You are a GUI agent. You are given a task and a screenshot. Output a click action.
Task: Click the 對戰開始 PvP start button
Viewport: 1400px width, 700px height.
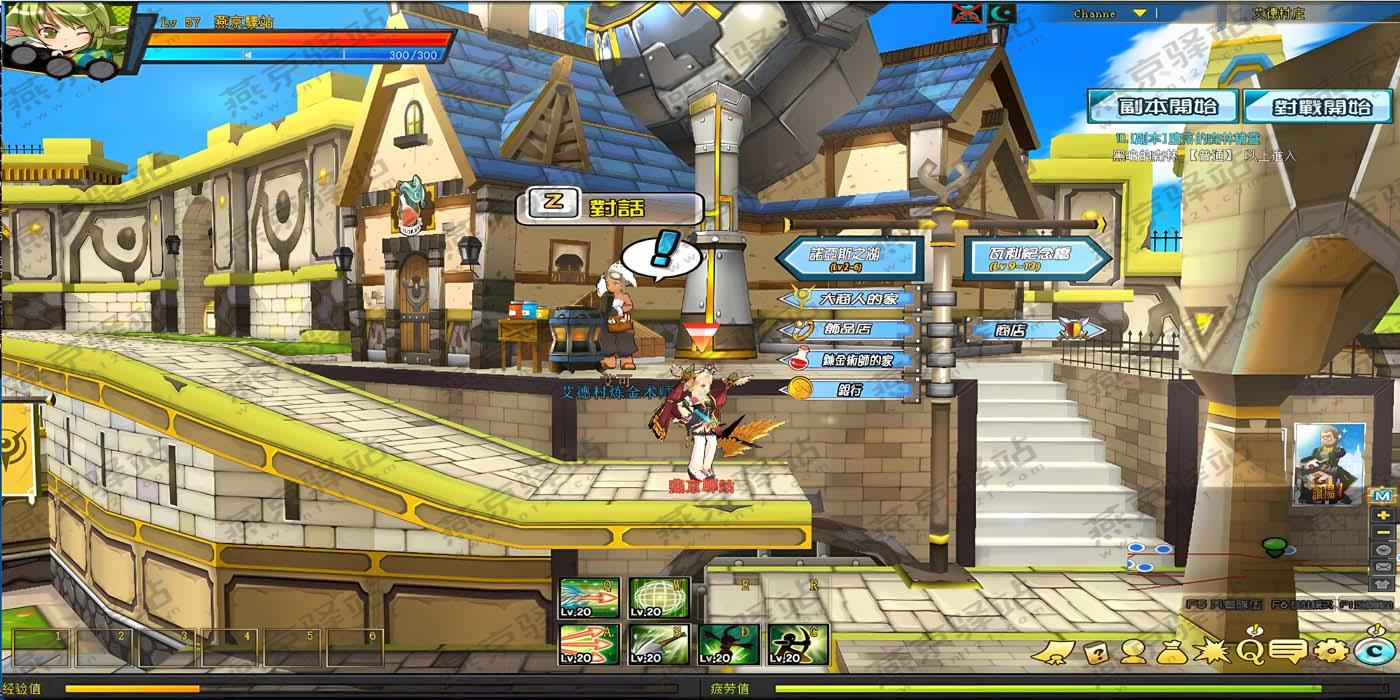click(x=1317, y=107)
